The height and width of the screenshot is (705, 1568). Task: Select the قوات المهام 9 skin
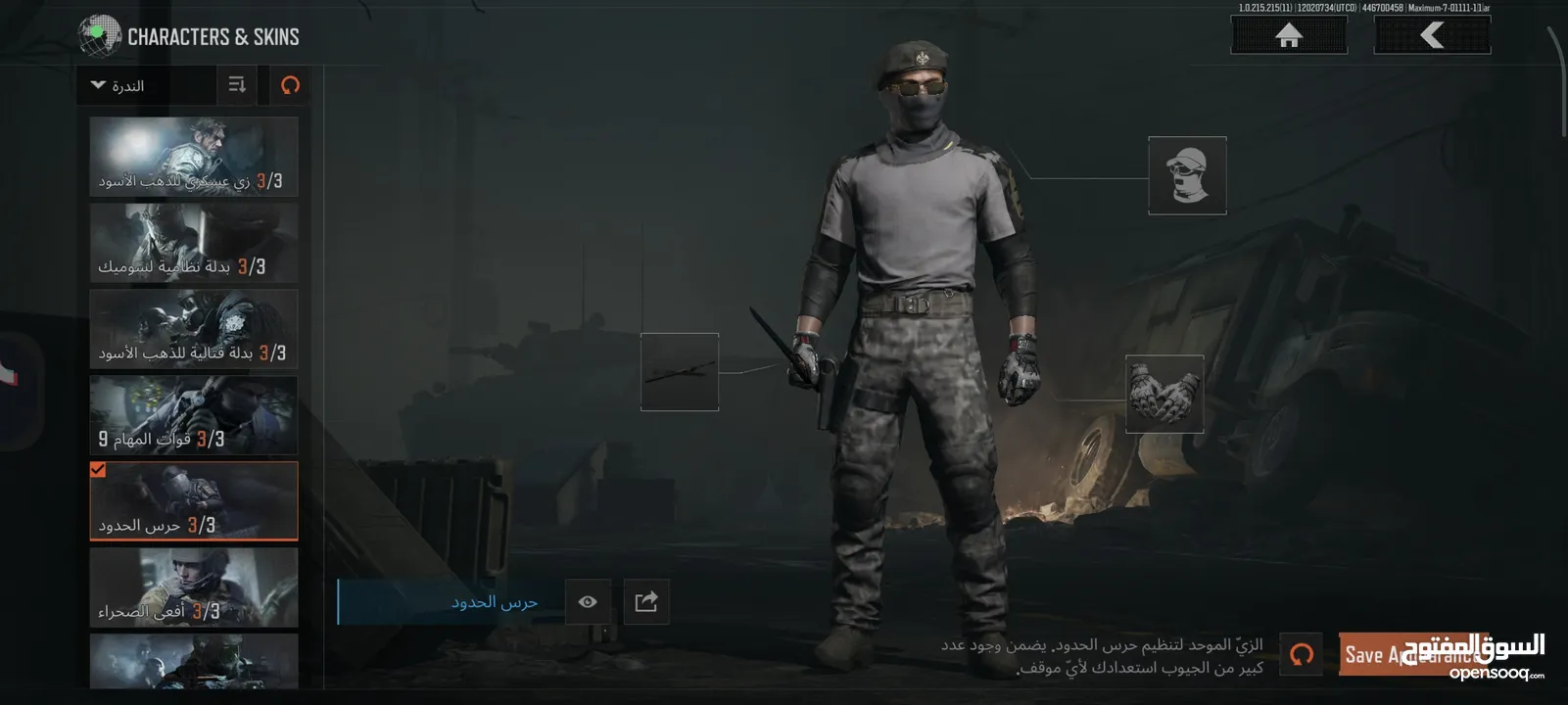pos(194,415)
